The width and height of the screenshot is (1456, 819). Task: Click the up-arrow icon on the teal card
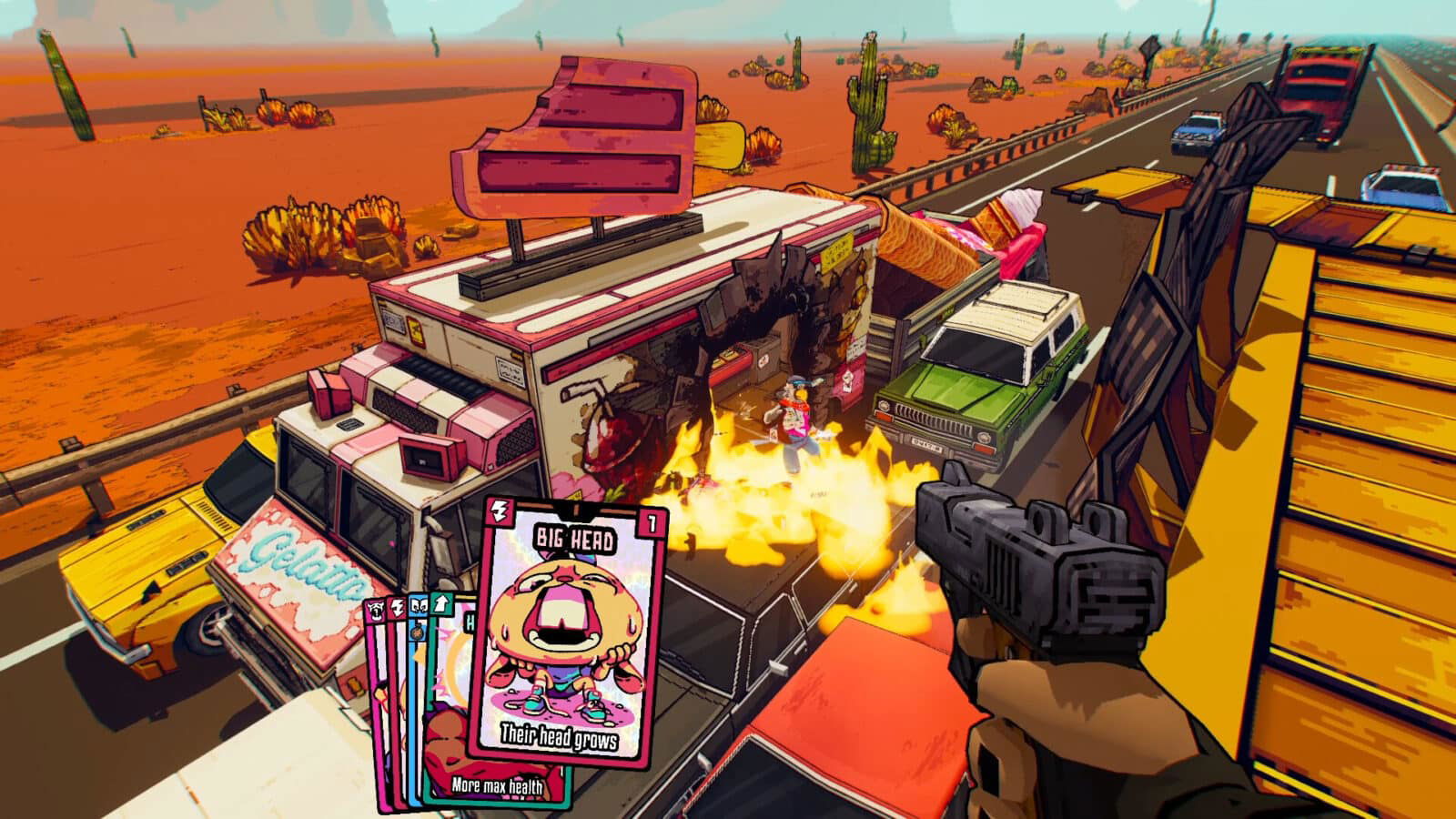coord(441,604)
